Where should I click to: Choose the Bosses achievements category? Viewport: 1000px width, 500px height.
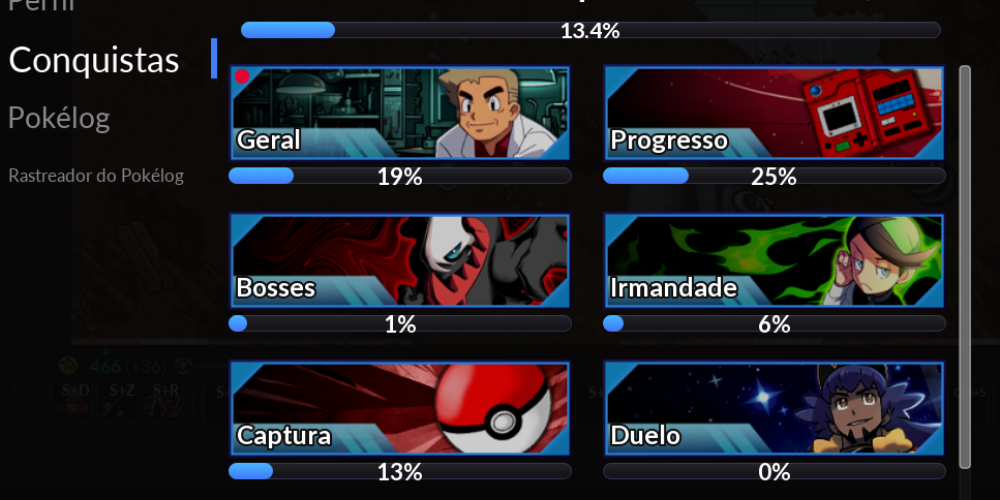[400, 260]
